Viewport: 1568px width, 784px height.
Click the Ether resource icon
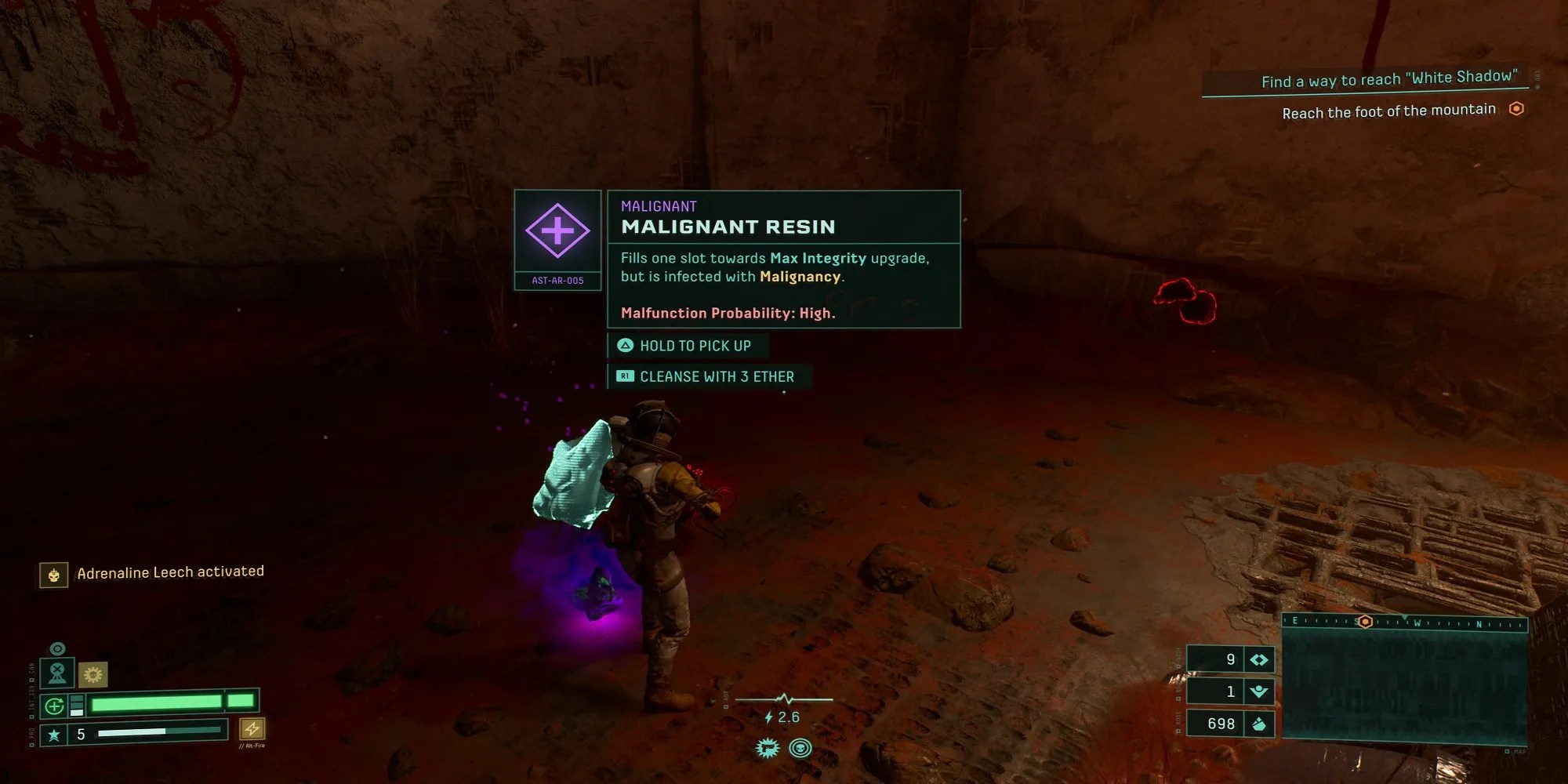(x=1259, y=660)
